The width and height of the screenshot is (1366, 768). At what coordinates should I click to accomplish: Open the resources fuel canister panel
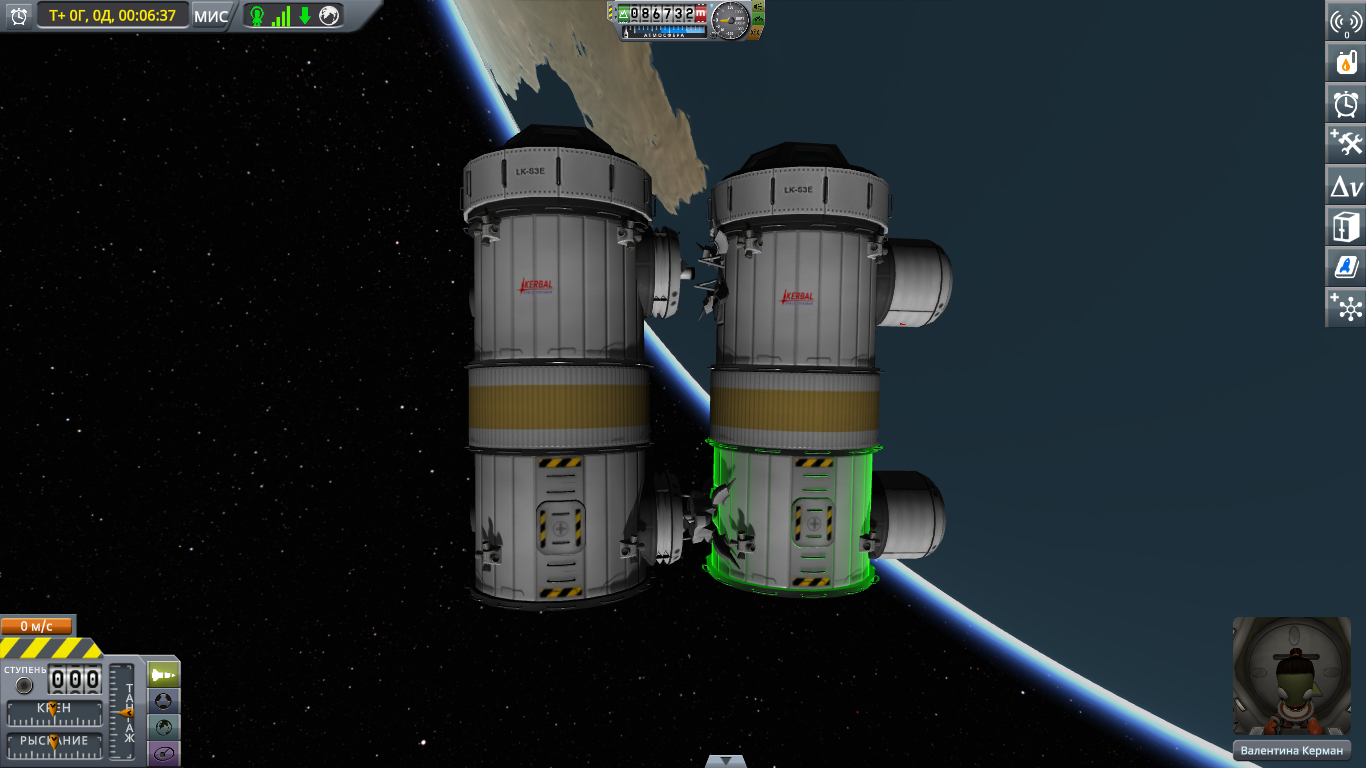pyautogui.click(x=1346, y=62)
